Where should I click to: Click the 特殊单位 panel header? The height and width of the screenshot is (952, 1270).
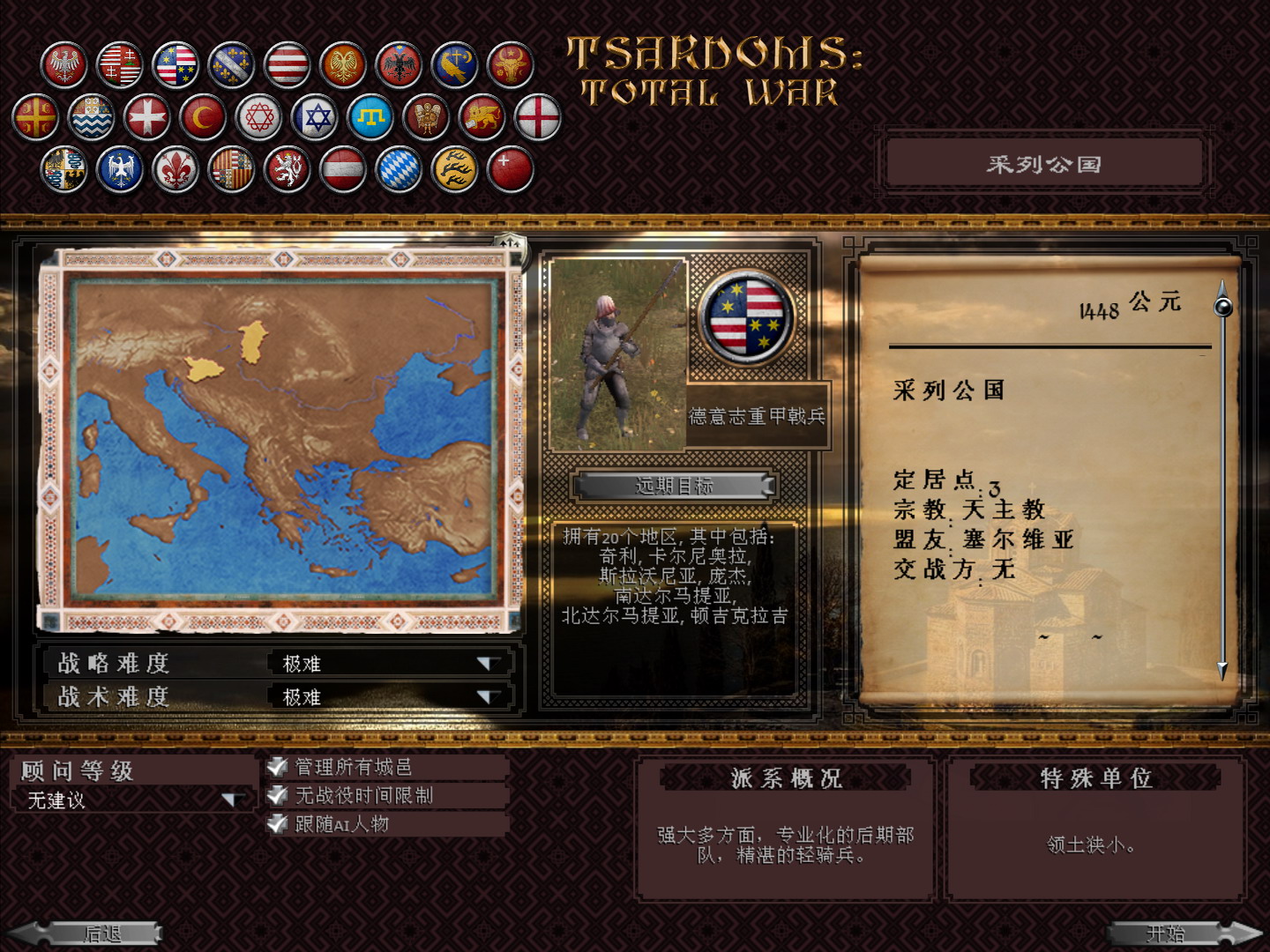click(1096, 778)
